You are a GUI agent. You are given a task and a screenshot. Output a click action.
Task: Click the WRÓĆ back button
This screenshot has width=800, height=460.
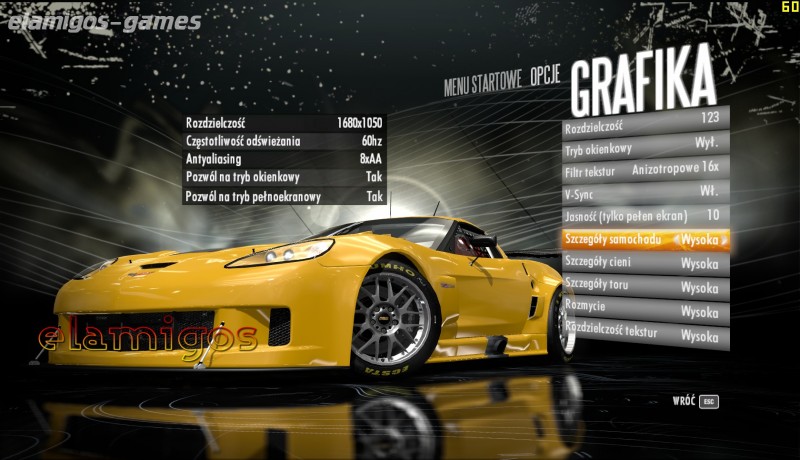[696, 401]
